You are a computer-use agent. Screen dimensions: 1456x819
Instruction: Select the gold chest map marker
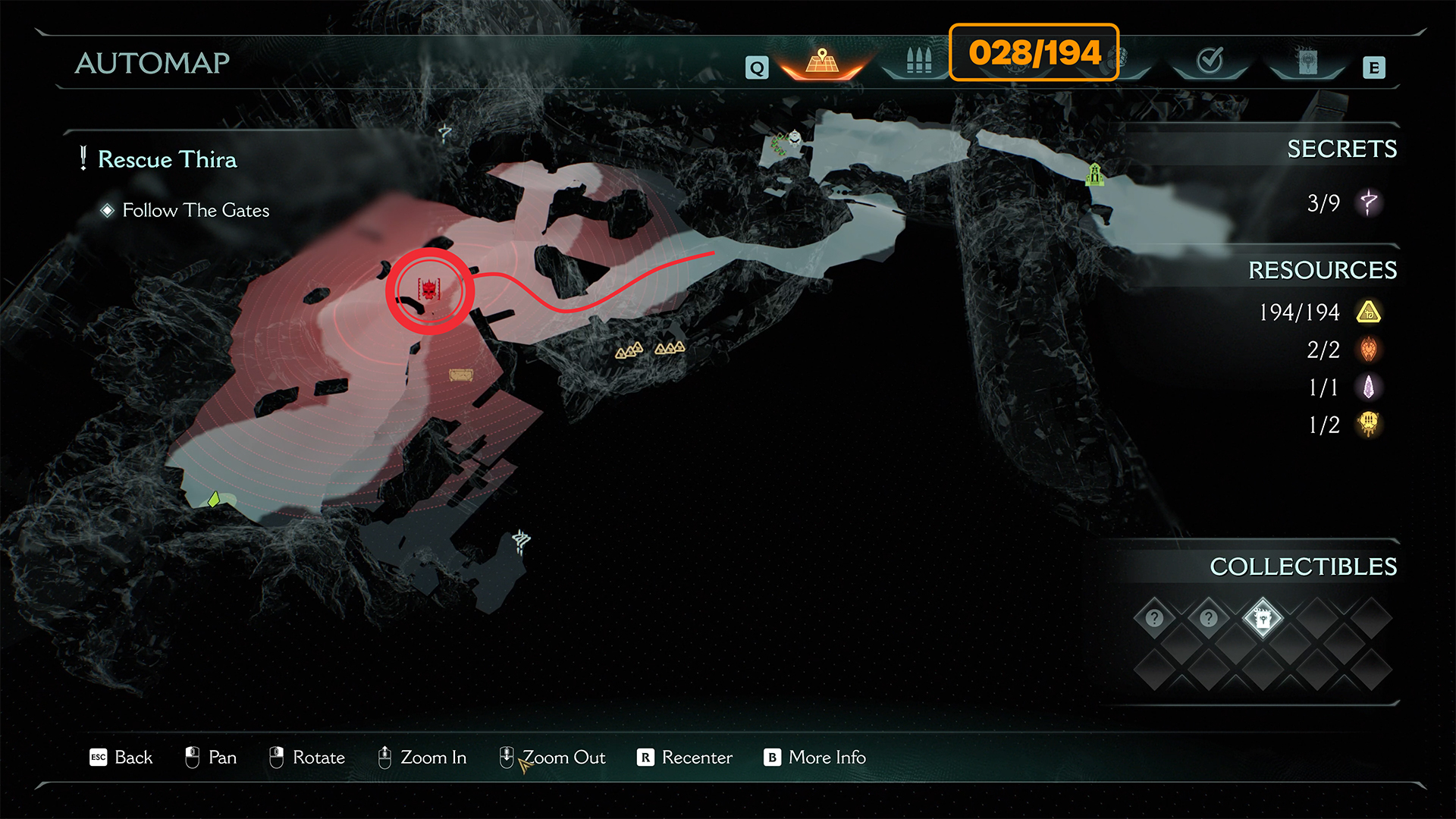tap(460, 375)
